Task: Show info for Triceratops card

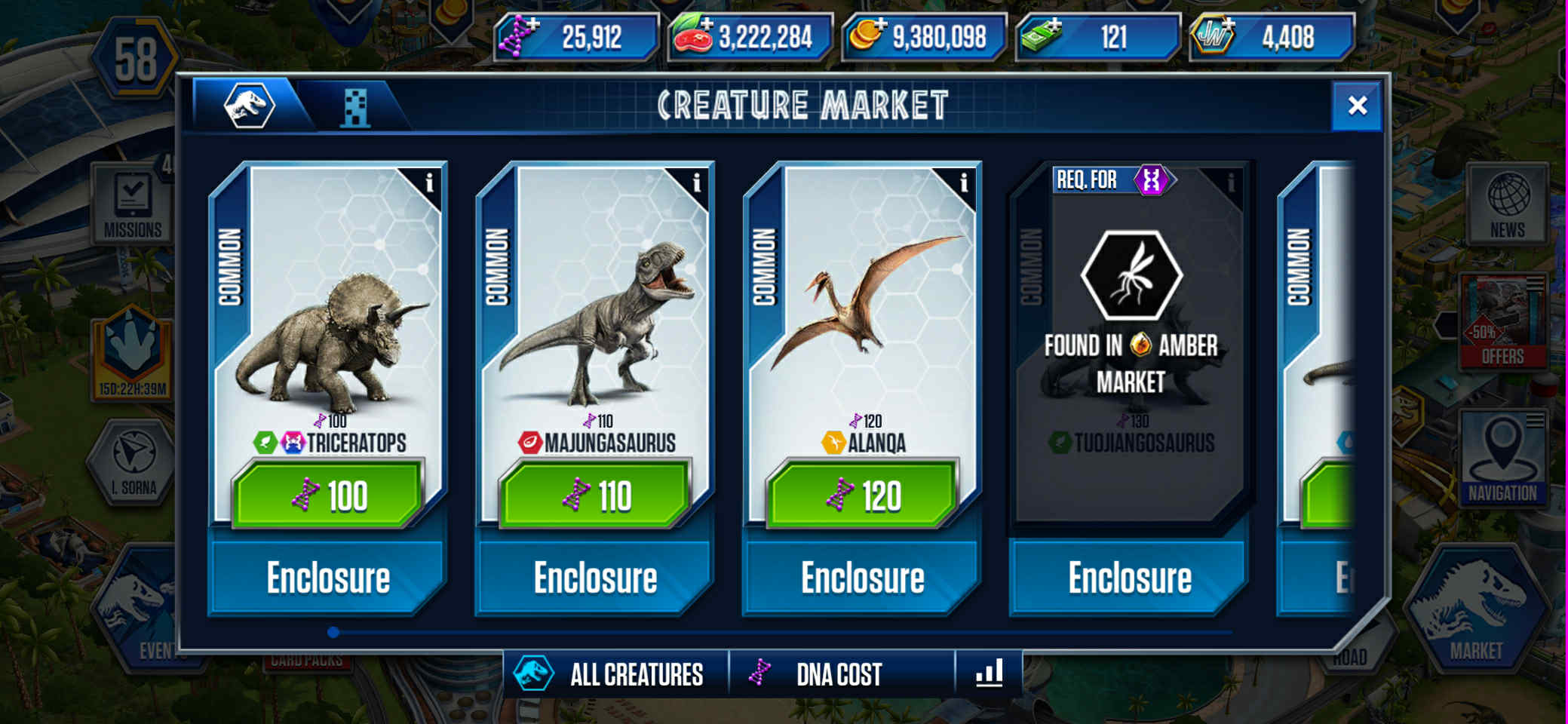Action: tap(429, 183)
